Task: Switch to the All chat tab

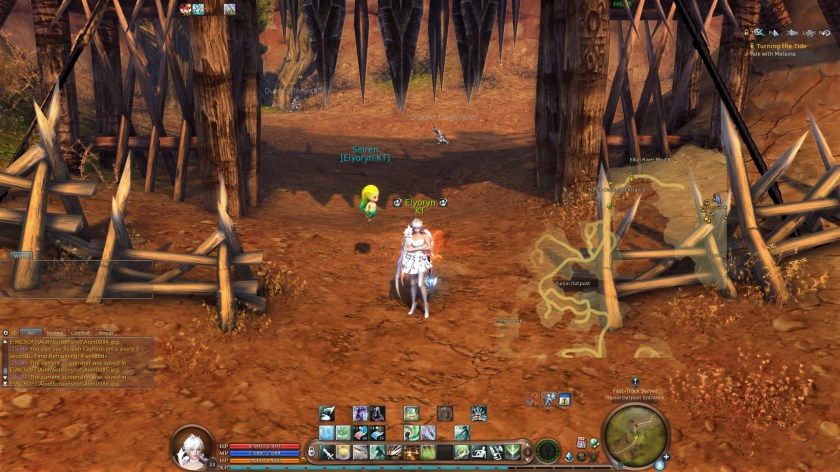Action: tap(31, 332)
